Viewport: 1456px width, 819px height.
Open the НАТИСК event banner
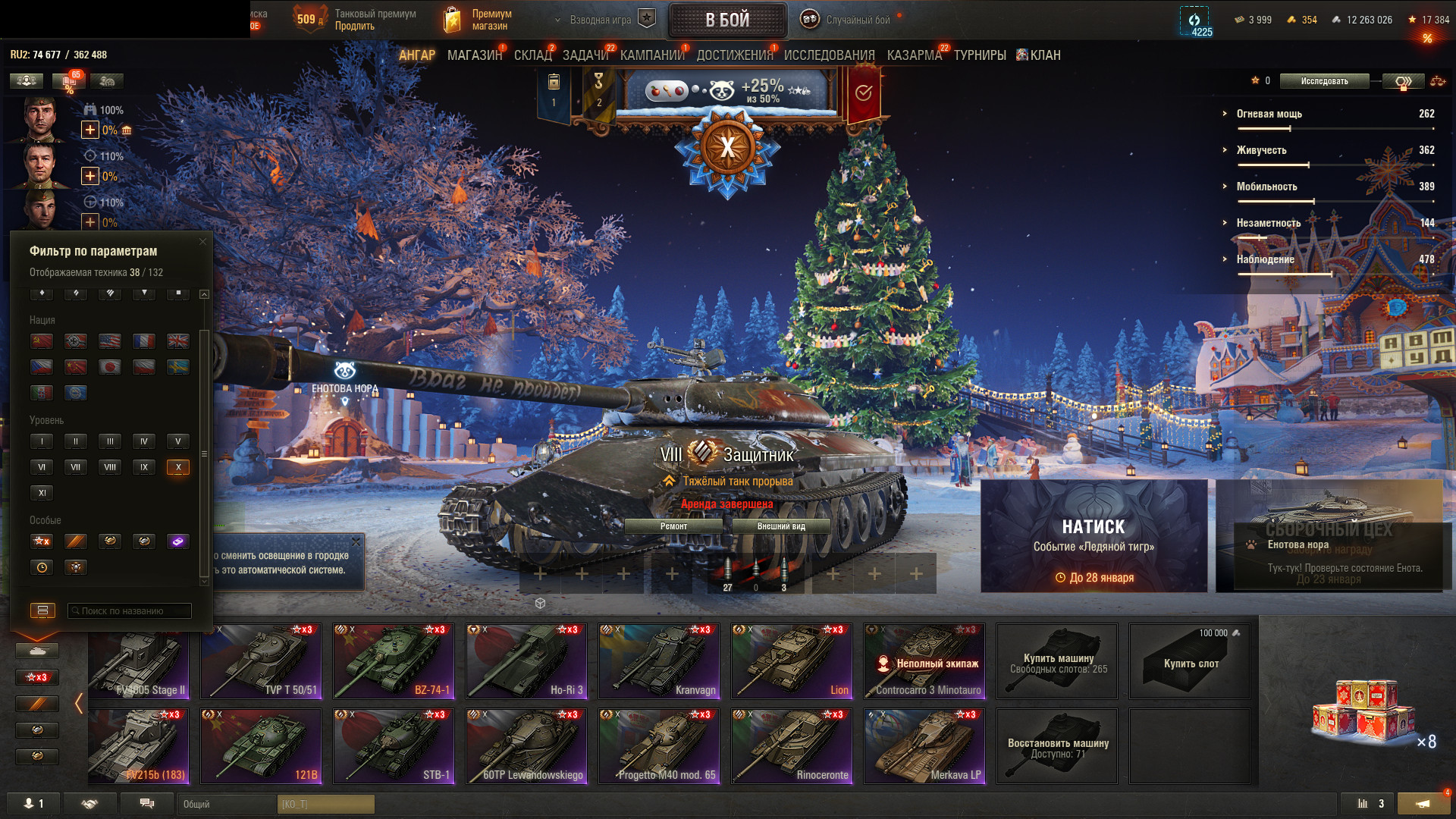coord(1094,536)
